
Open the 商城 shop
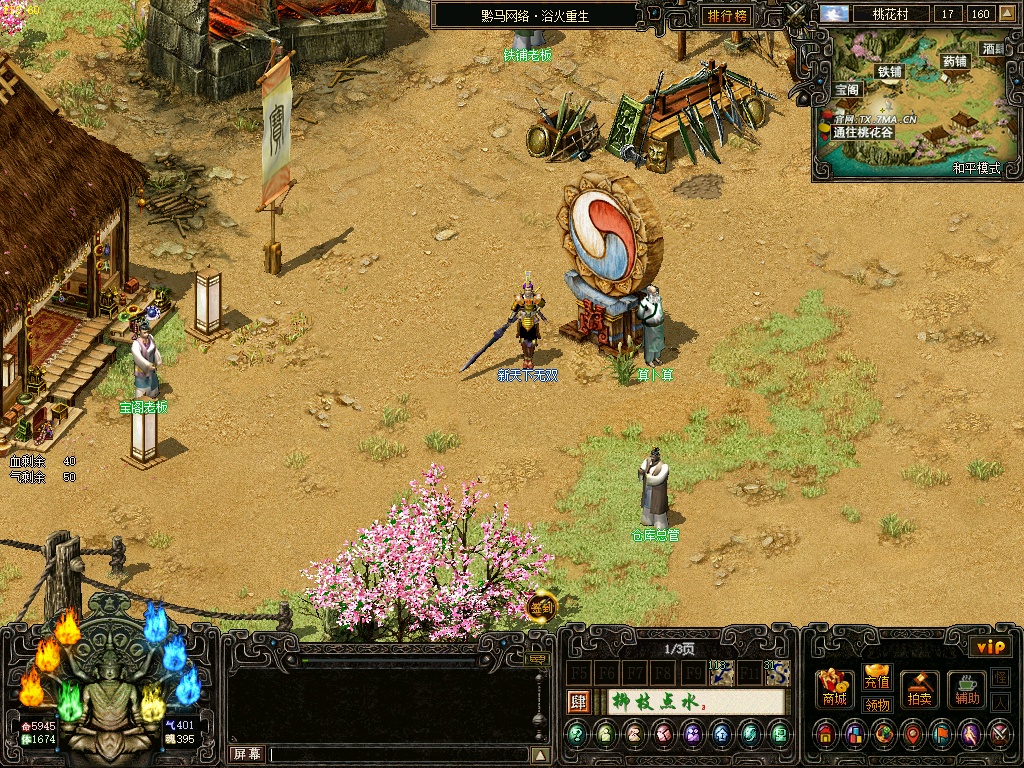pyautogui.click(x=835, y=689)
